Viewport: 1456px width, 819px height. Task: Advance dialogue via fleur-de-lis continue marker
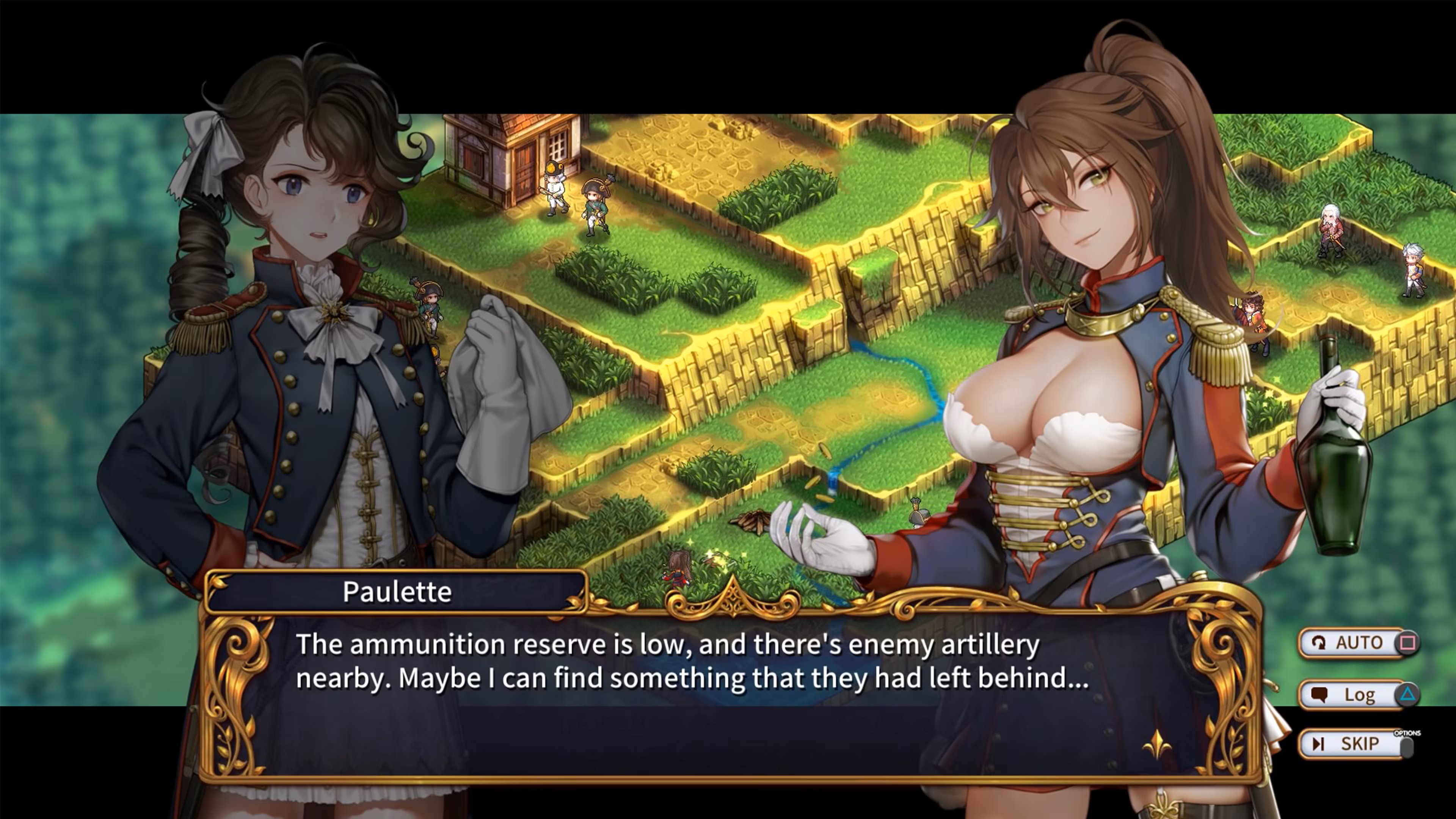[x=1156, y=744]
